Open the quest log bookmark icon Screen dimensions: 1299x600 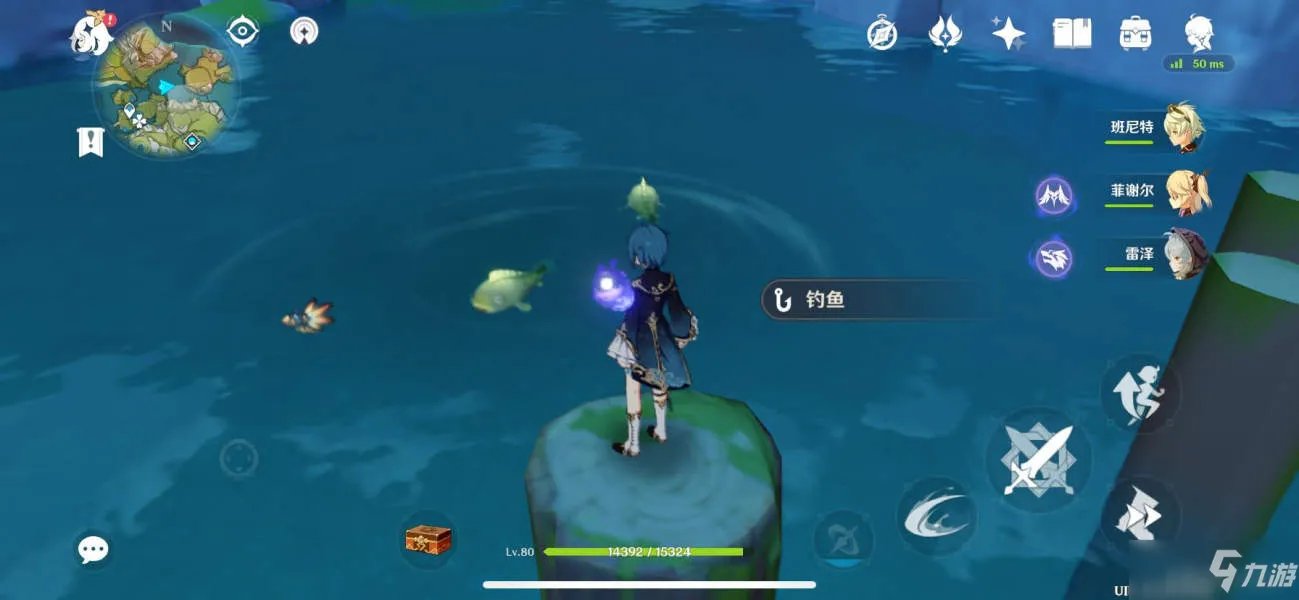point(90,142)
